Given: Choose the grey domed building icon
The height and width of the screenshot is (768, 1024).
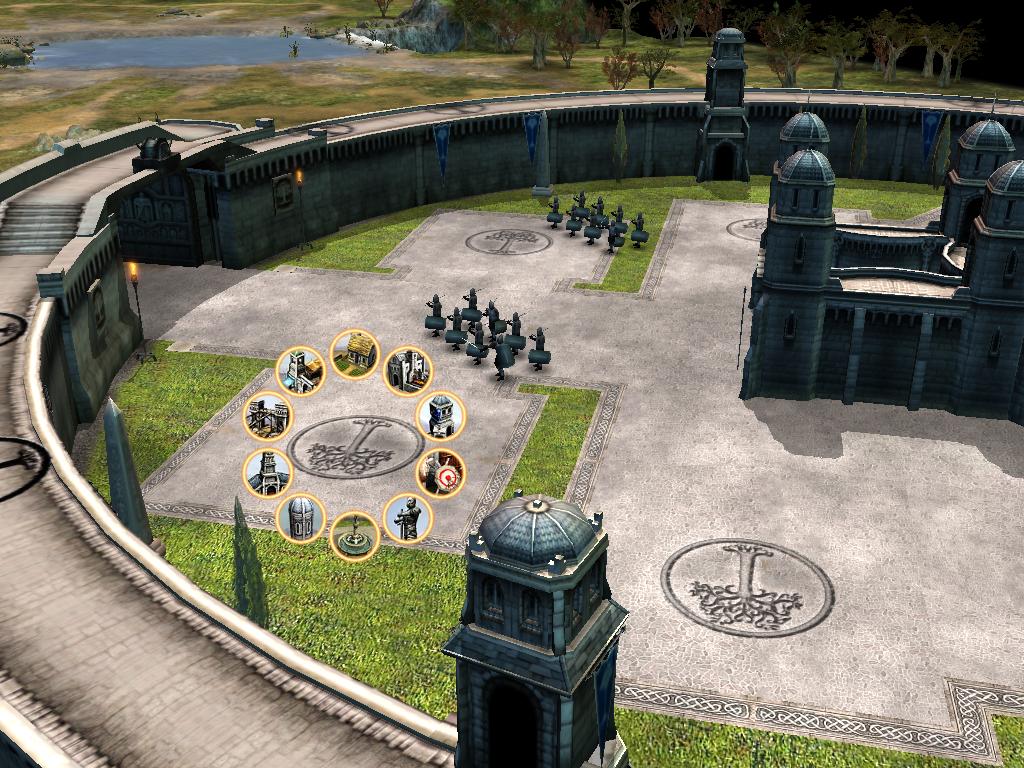Looking at the screenshot, I should coord(300,518).
